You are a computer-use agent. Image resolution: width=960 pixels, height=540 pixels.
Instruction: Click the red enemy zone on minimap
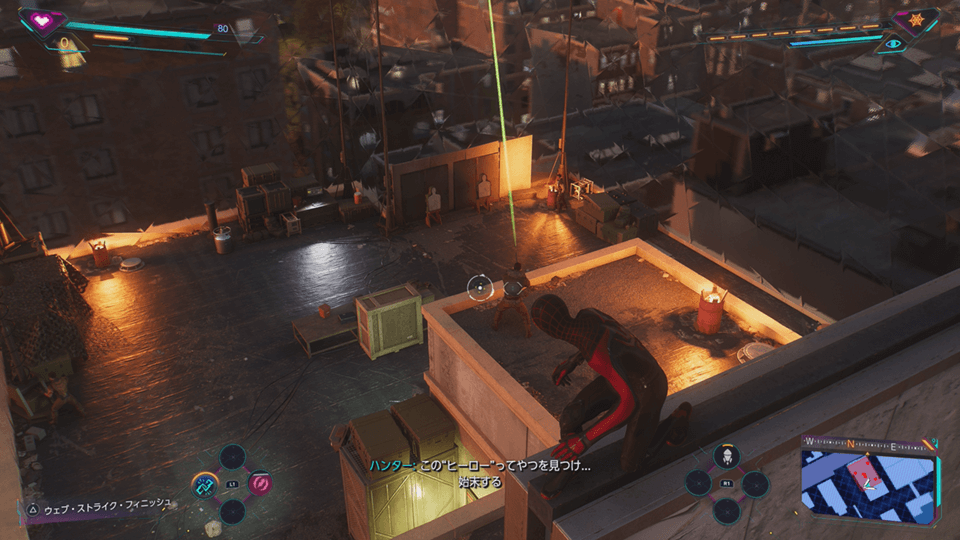860,468
